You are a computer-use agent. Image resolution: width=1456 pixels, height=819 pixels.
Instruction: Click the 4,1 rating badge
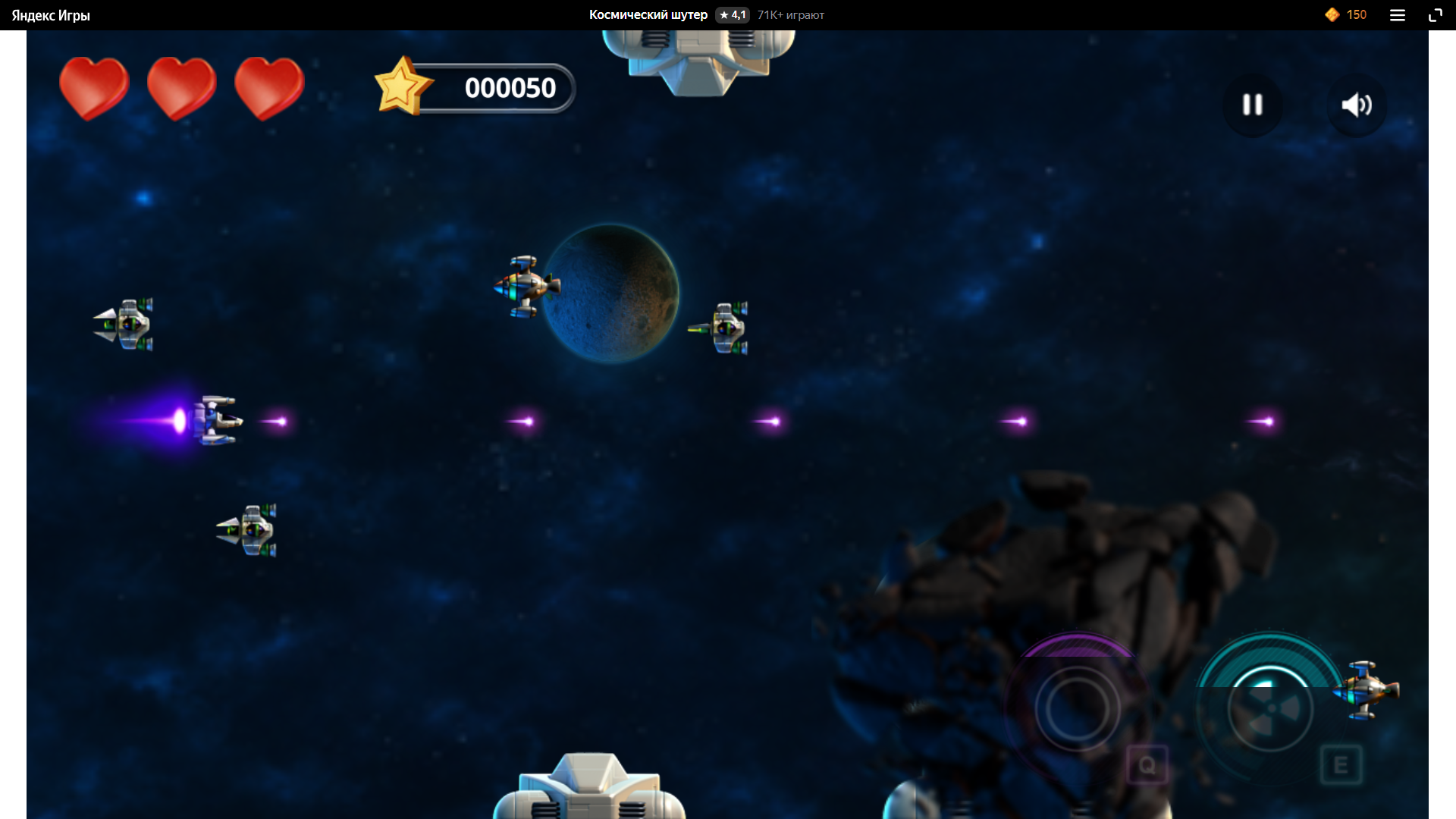[732, 14]
